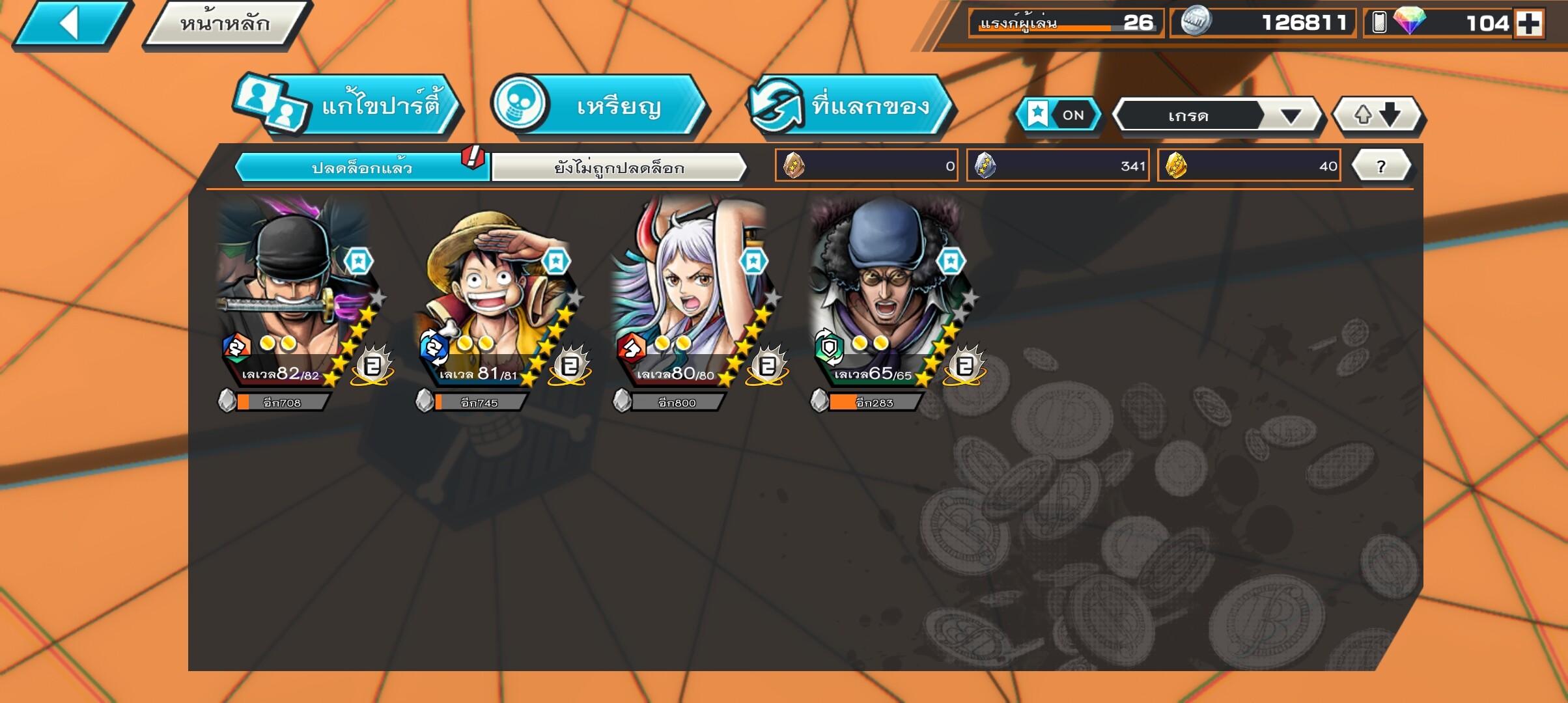Toggle favorite badge on Kuzan's card
Screen dimensions: 1568x703
tap(951, 261)
